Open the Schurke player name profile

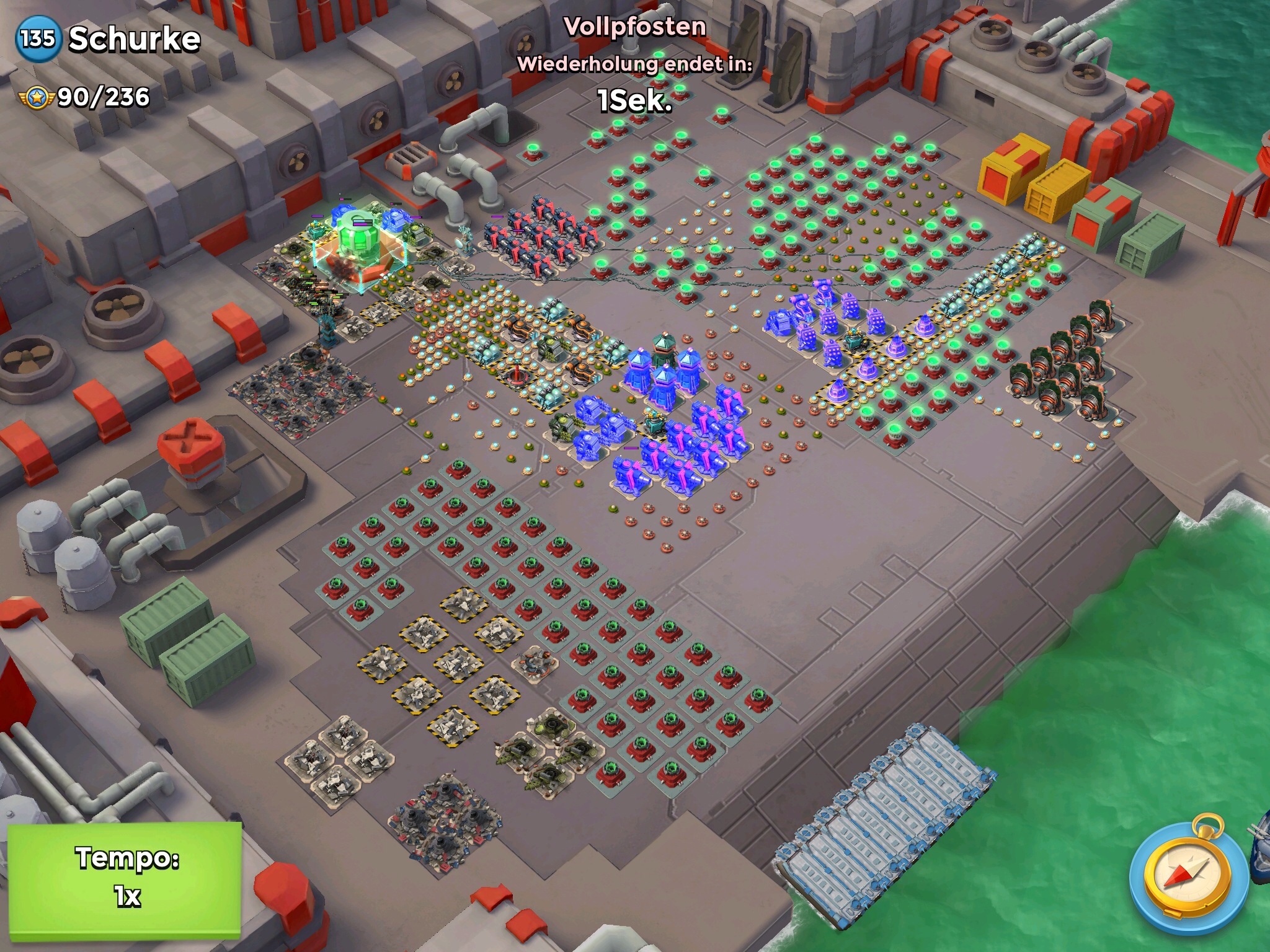(135, 40)
